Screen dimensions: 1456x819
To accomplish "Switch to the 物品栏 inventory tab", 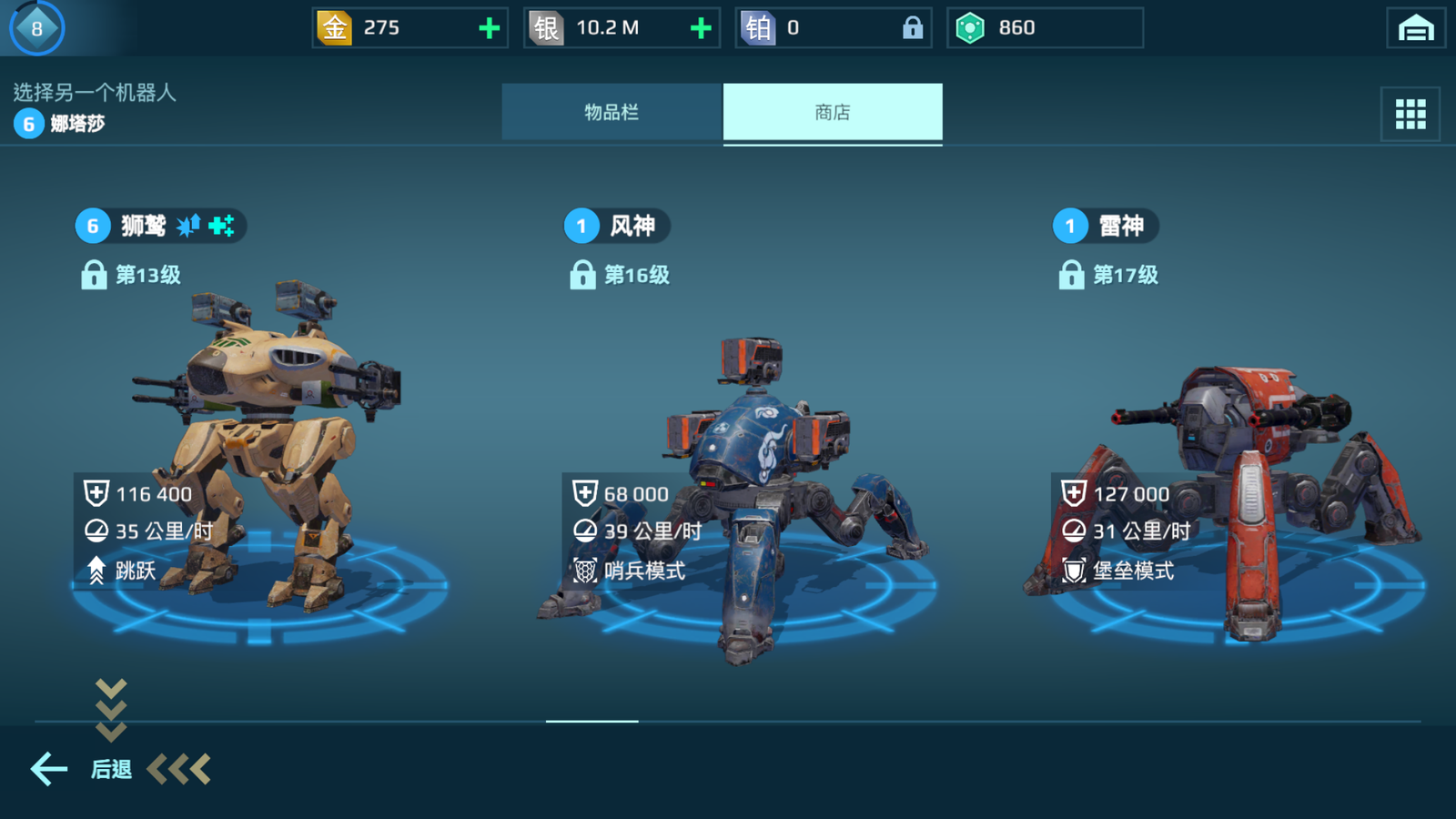I will pyautogui.click(x=612, y=112).
